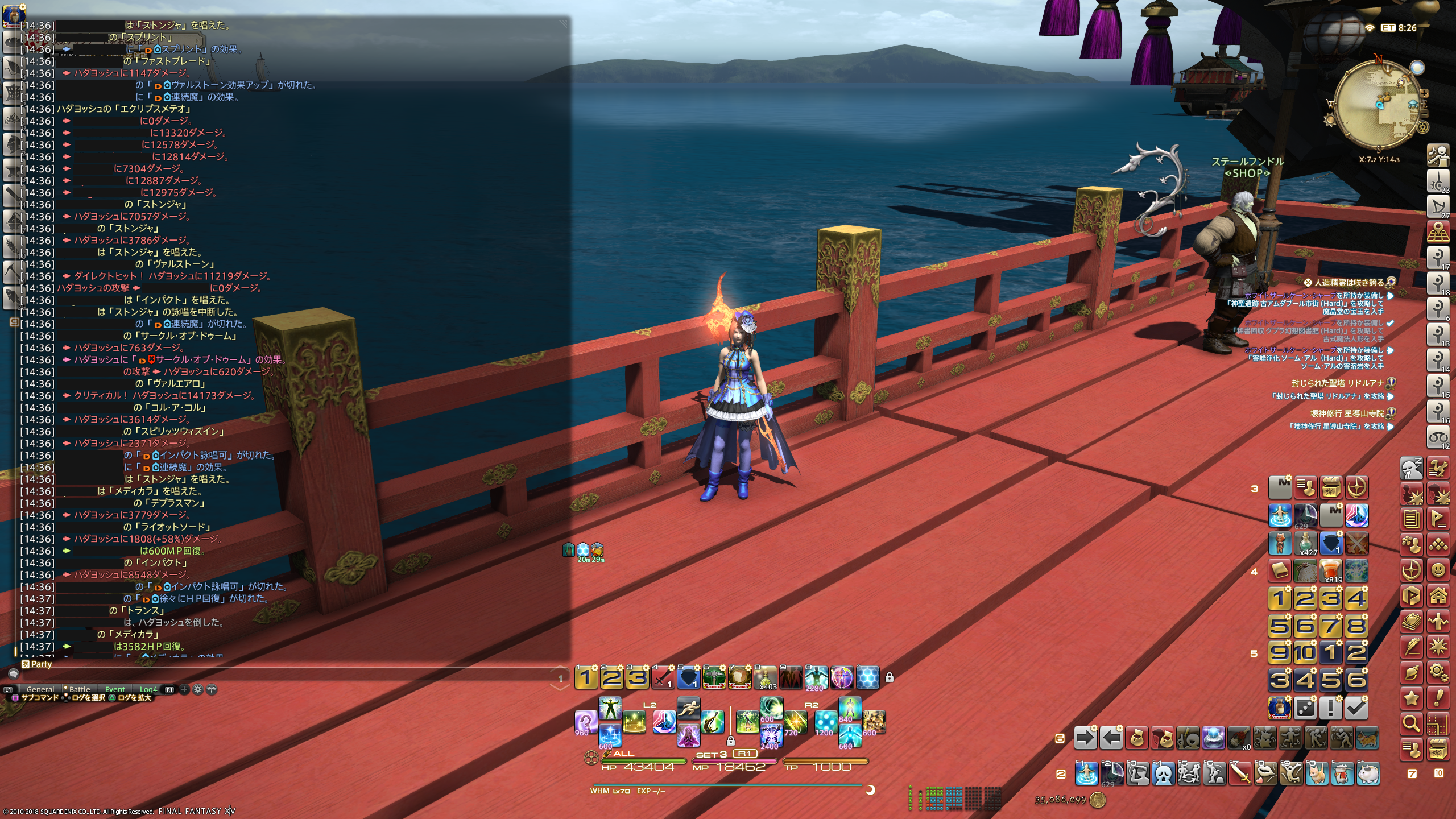Open the Battle log tab
The width and height of the screenshot is (1456, 819).
click(80, 689)
